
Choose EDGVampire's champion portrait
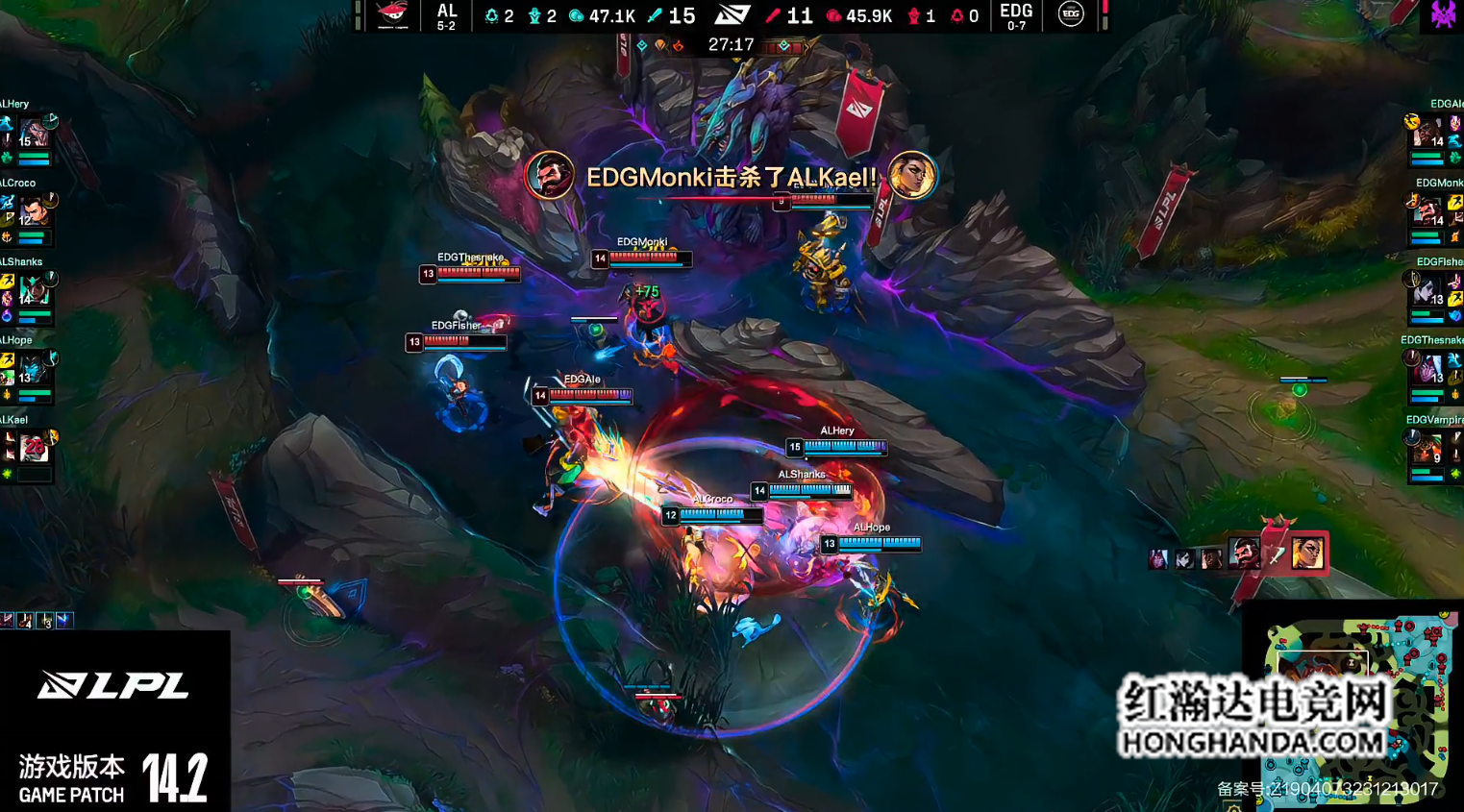1428,448
